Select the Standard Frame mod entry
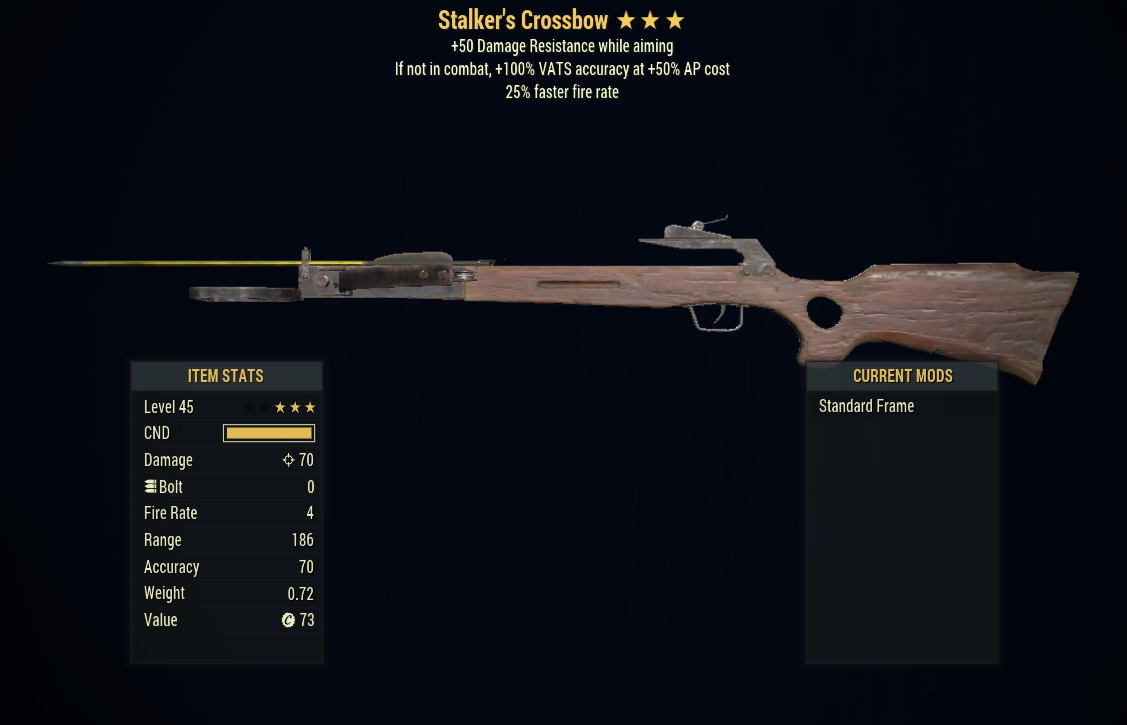Viewport: 1127px width, 725px height. (866, 406)
